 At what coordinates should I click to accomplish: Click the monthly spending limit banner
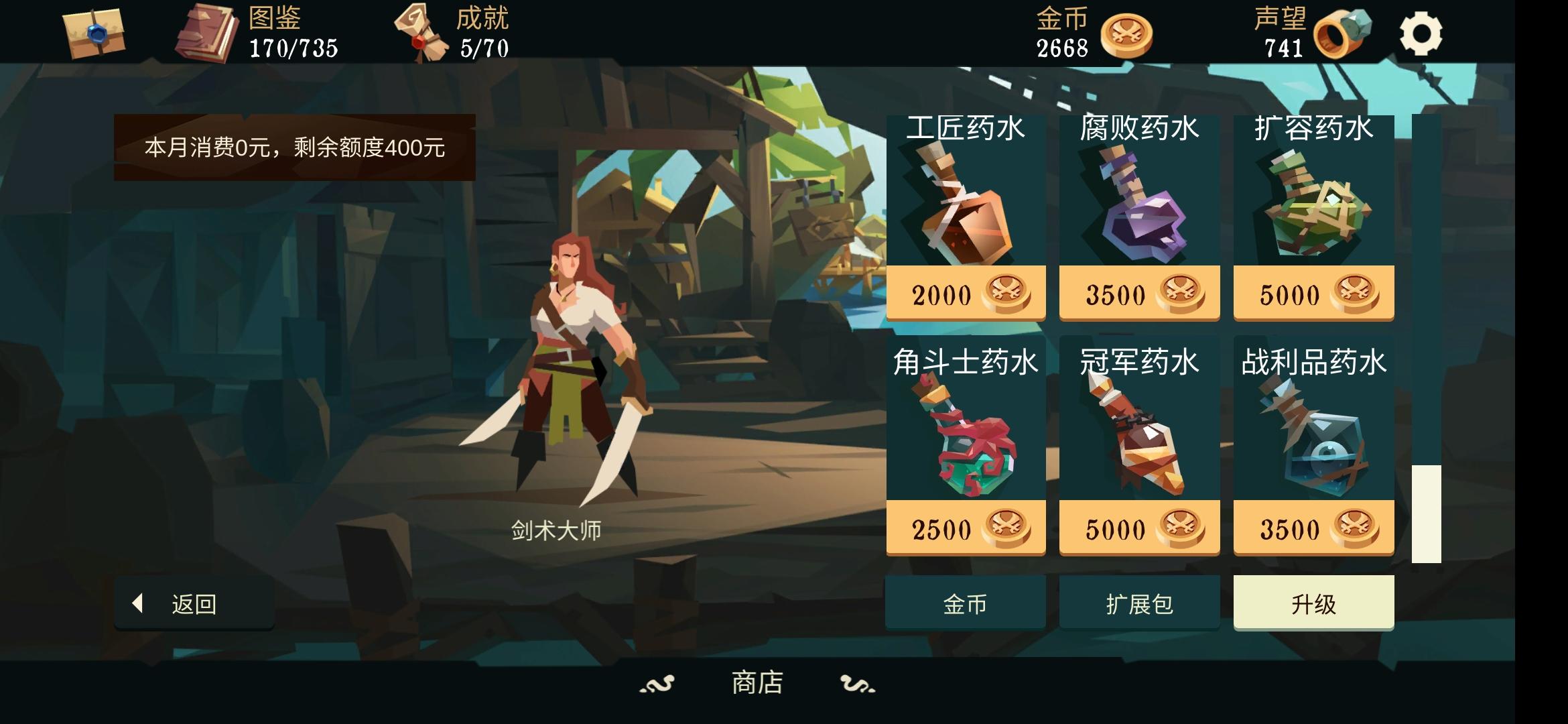[x=297, y=147]
